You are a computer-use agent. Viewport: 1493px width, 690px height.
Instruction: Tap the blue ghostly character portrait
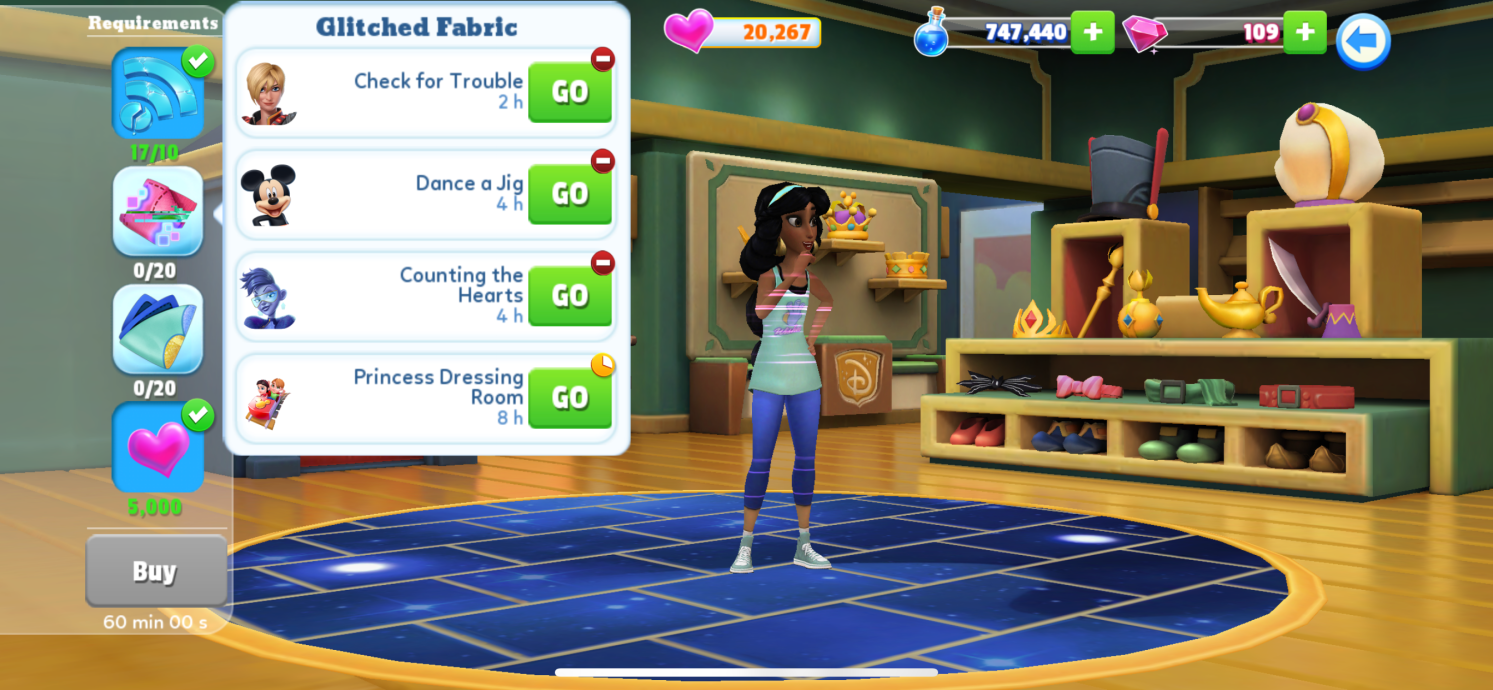click(268, 297)
